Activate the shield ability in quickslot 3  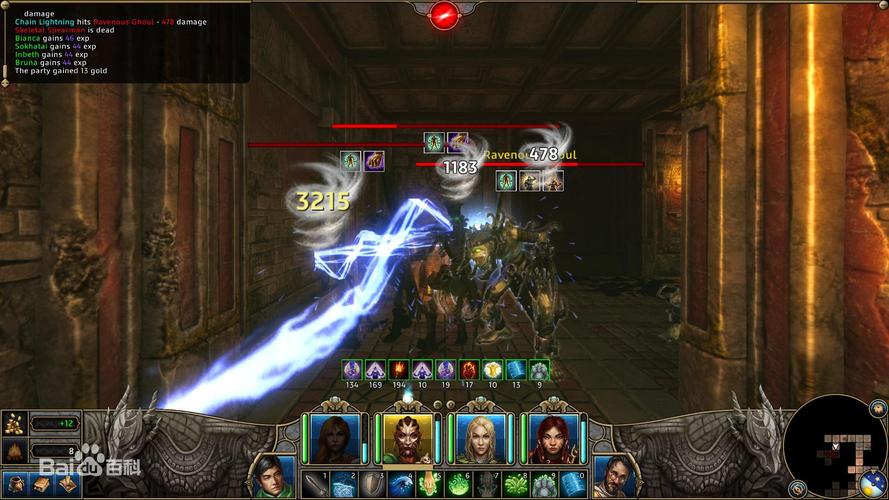[371, 484]
